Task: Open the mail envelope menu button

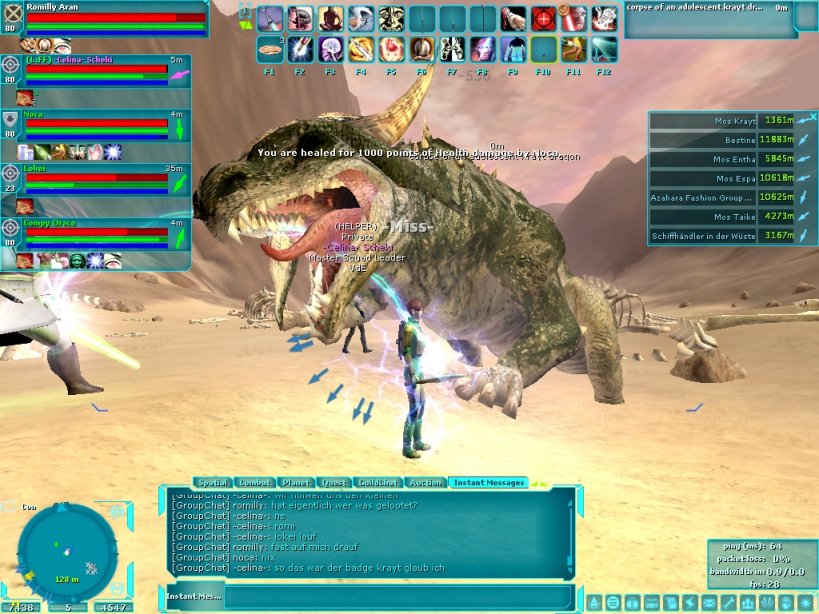Action: [709, 603]
